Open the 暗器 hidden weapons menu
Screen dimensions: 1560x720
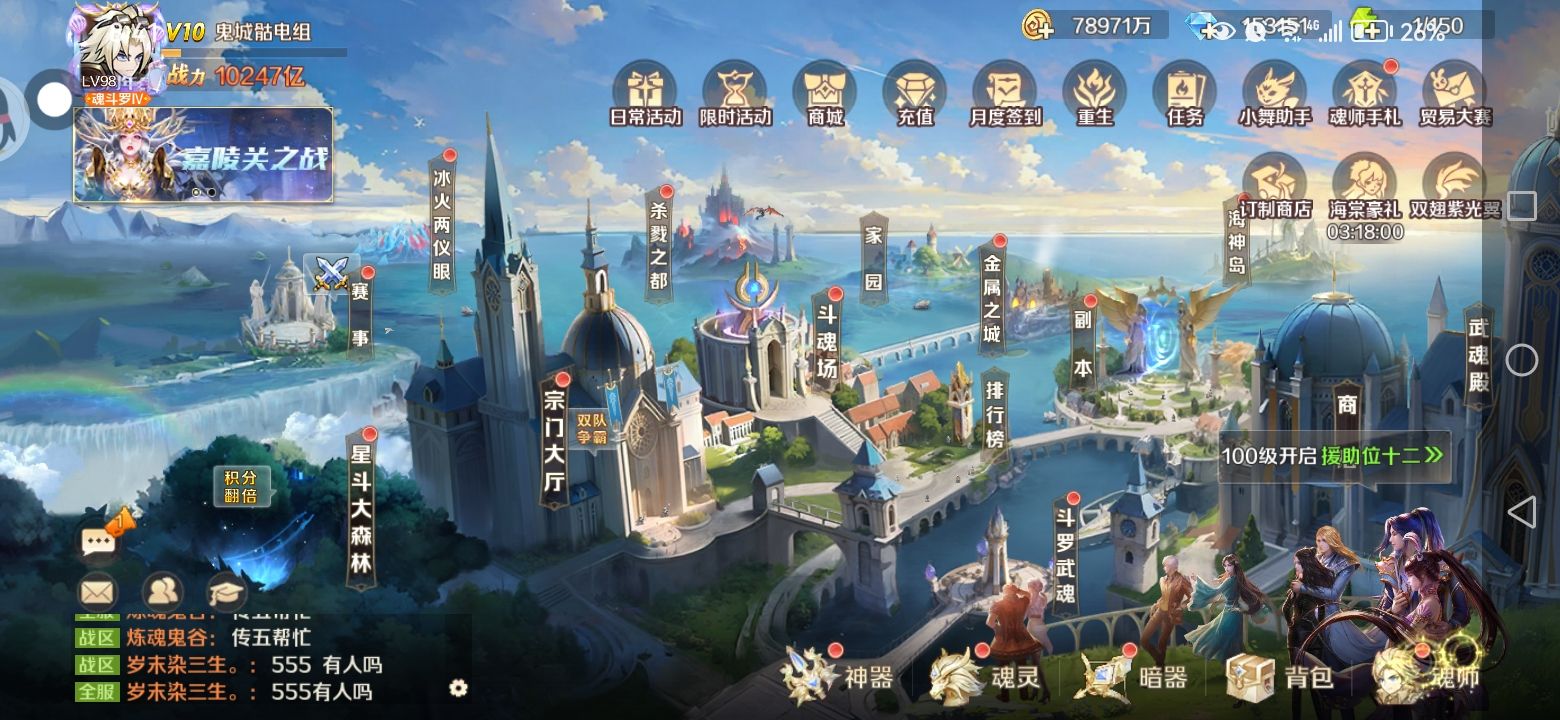click(1133, 677)
